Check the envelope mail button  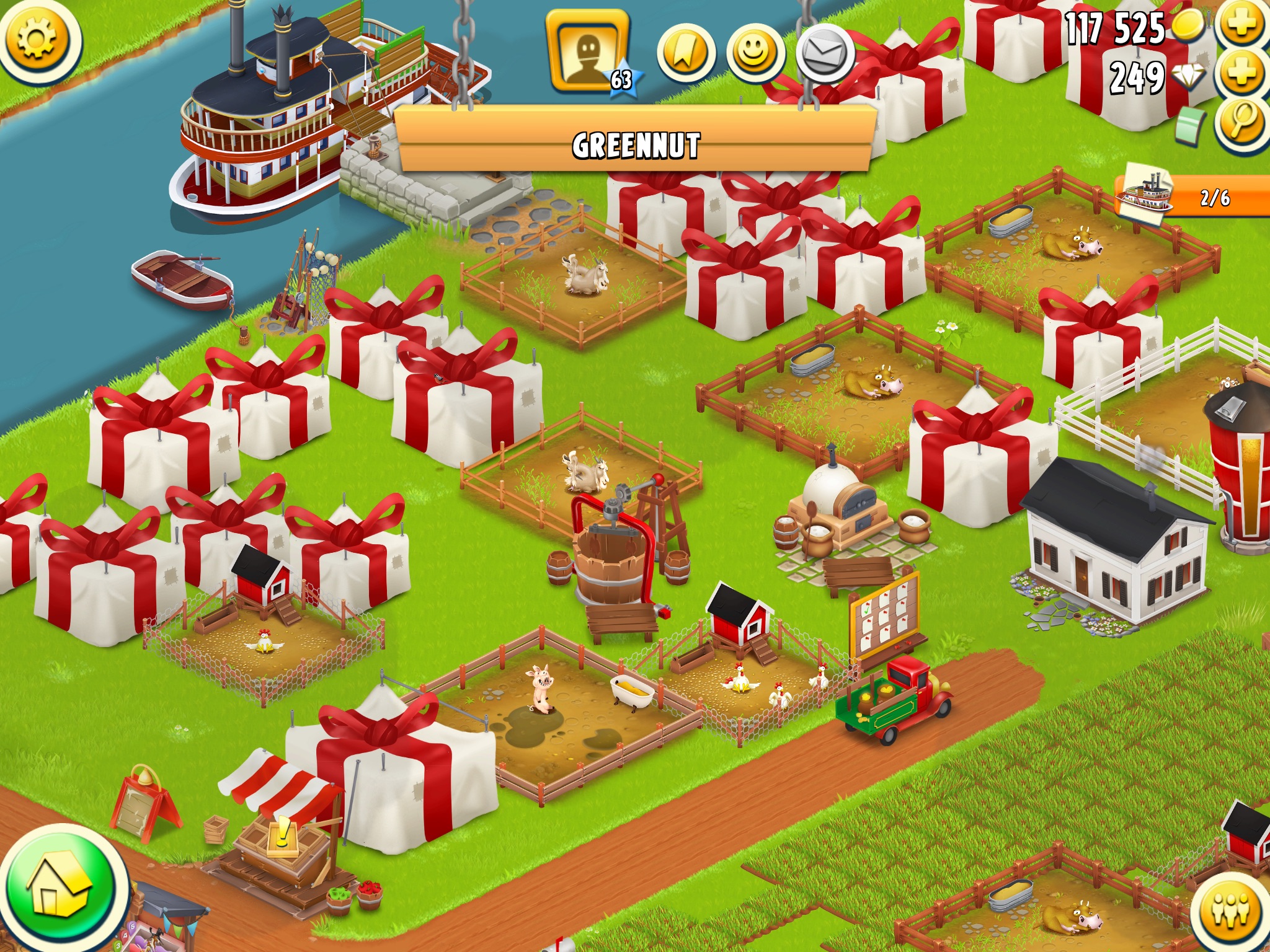(825, 54)
